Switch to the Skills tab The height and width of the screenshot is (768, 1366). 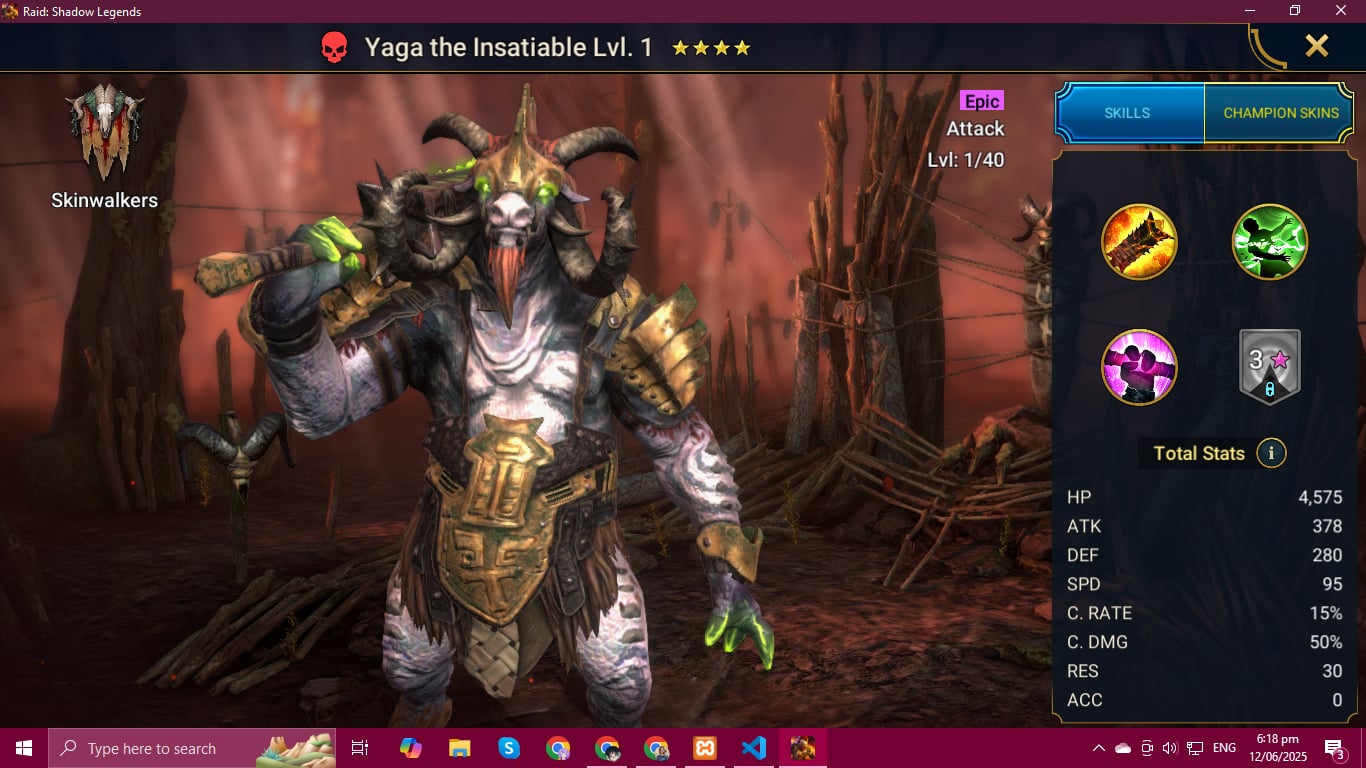(1127, 113)
